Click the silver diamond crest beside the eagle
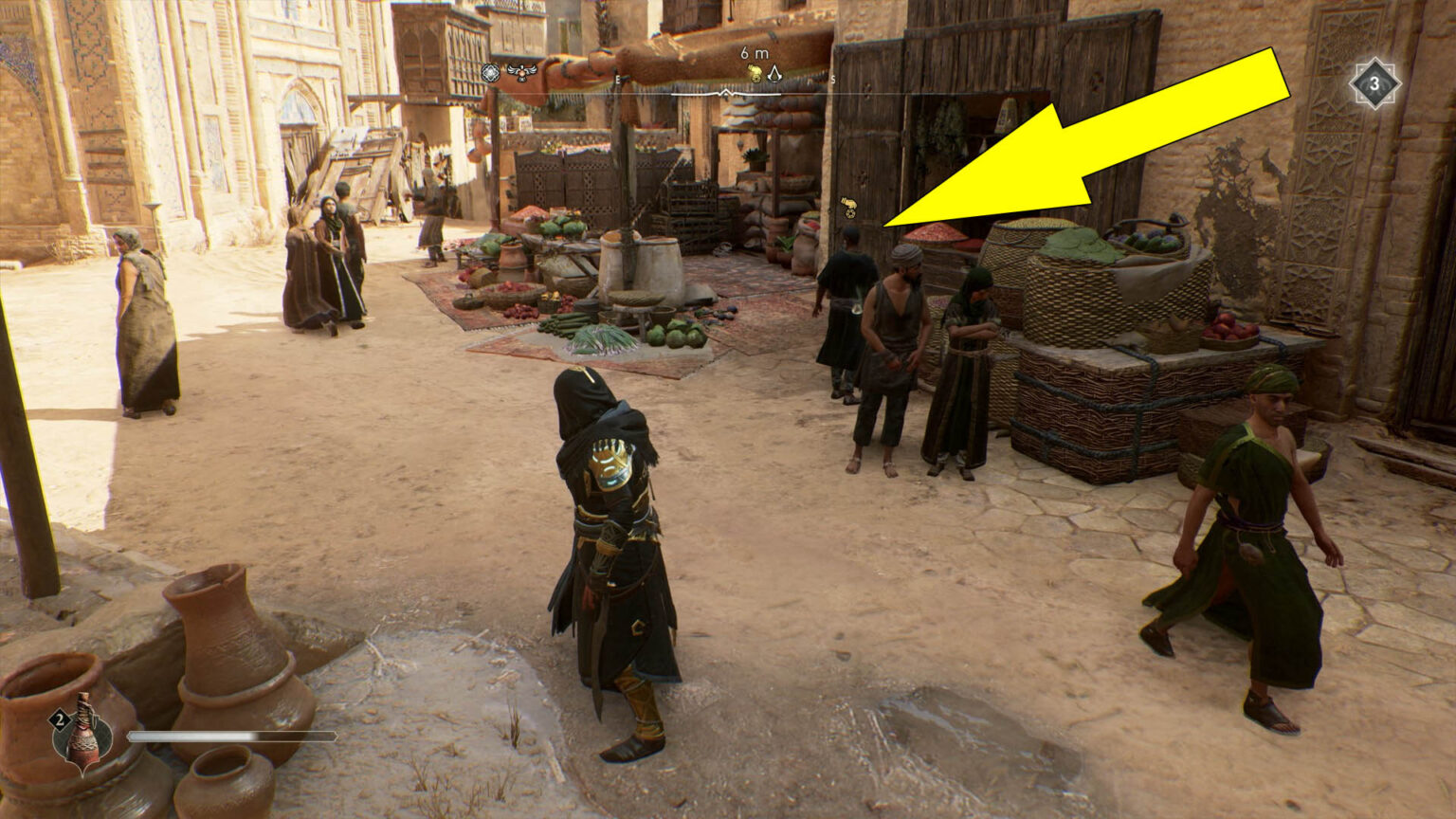1456x819 pixels. click(490, 72)
